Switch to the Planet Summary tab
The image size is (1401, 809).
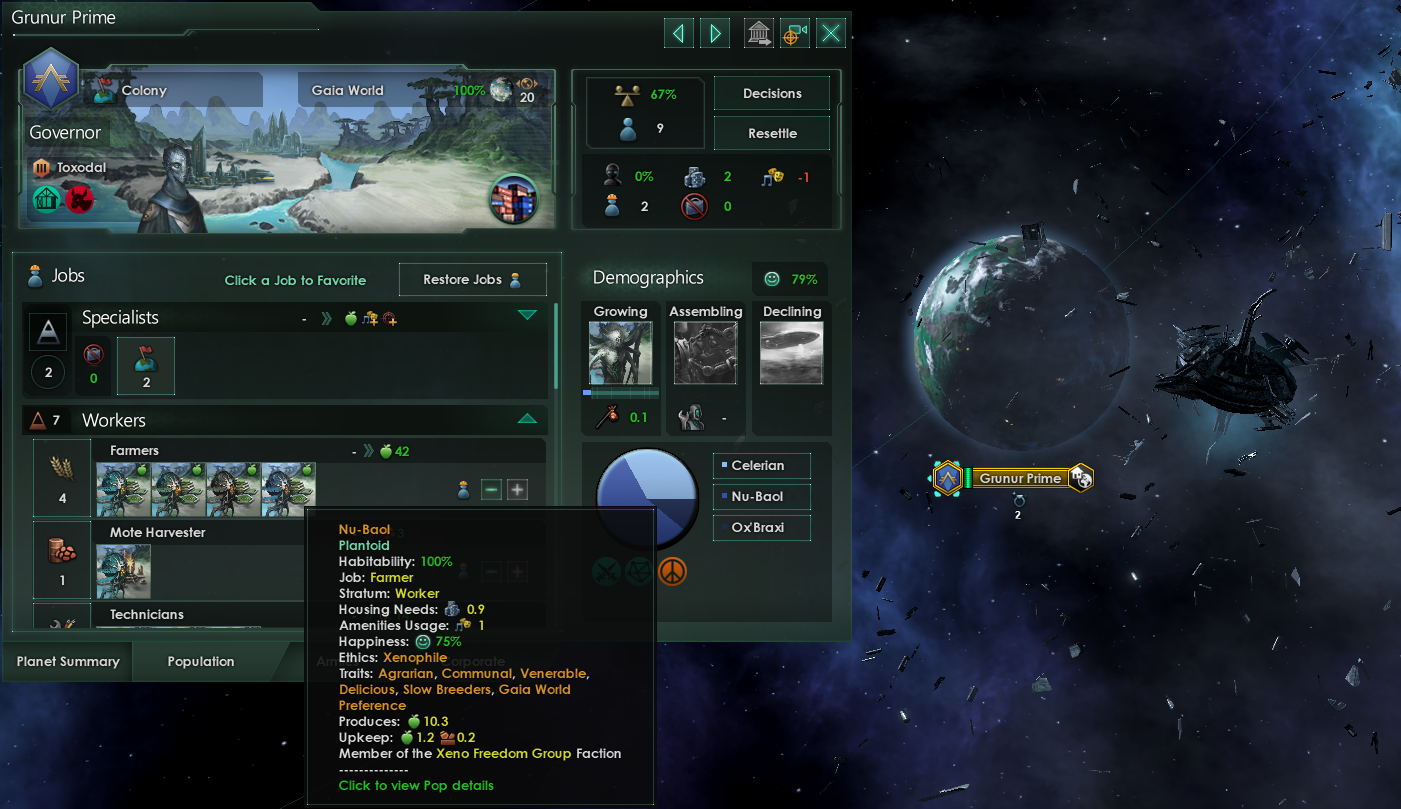click(66, 661)
